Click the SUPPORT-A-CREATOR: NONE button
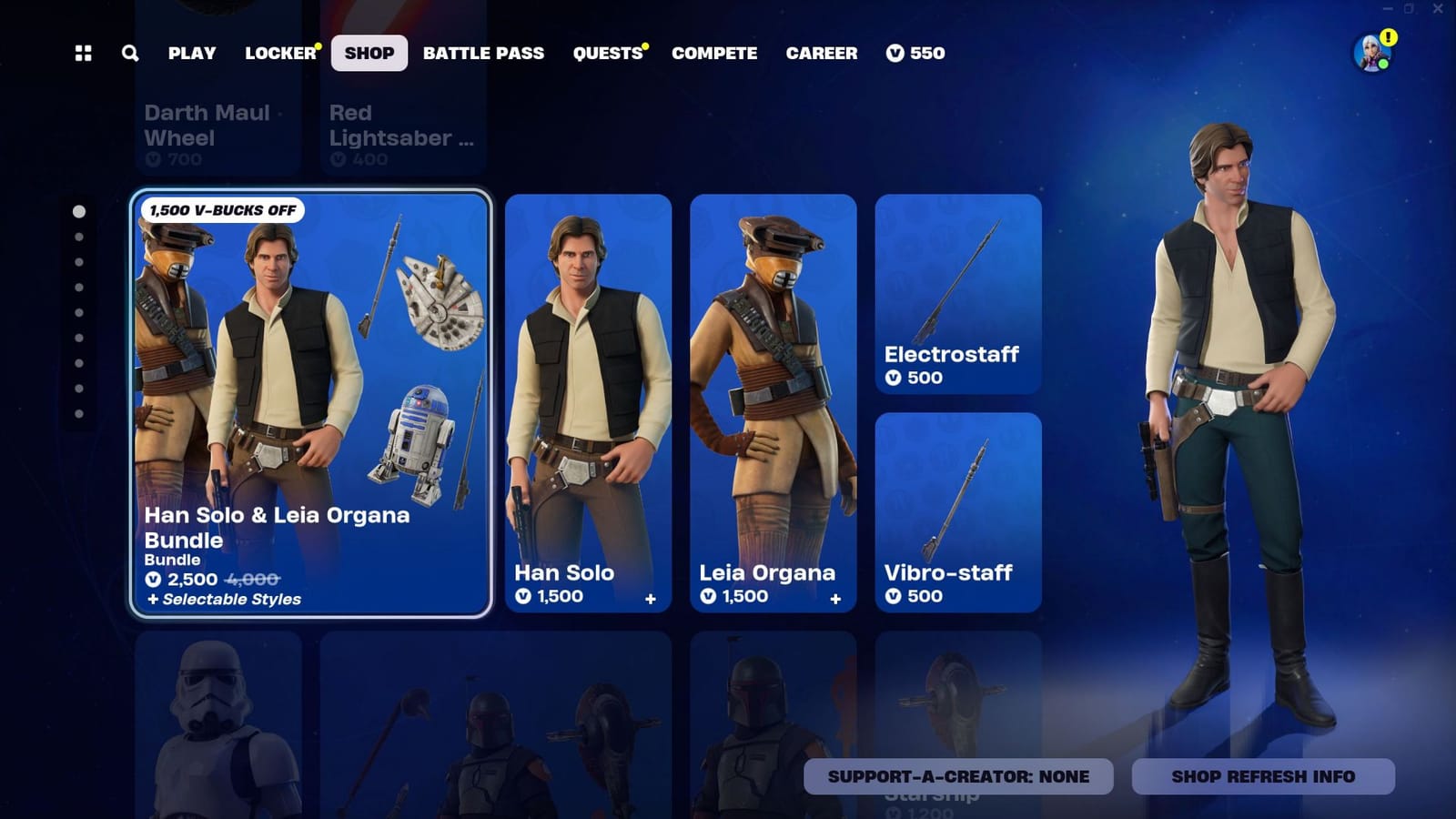Screen dimensions: 1456x819 click(958, 776)
